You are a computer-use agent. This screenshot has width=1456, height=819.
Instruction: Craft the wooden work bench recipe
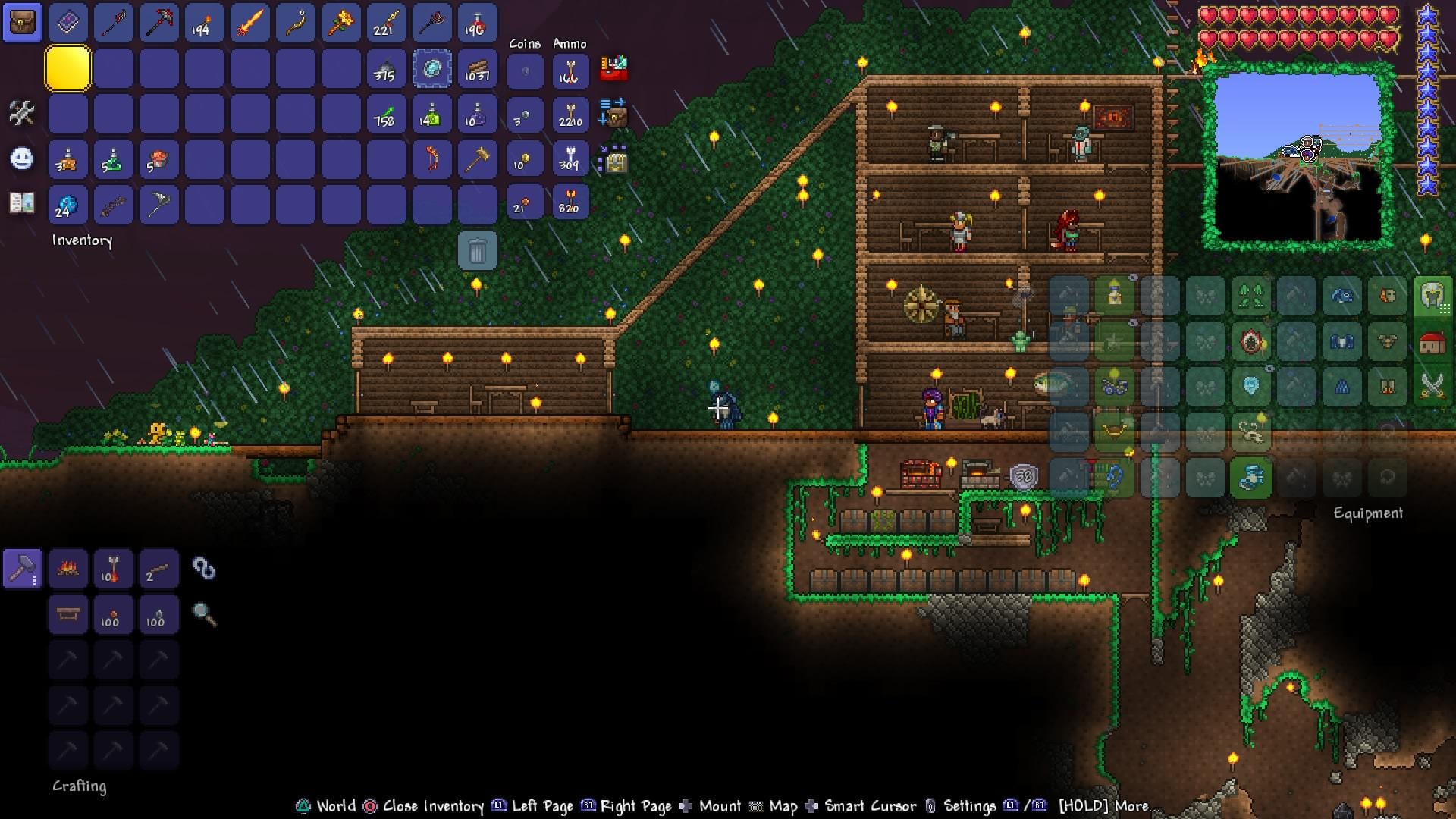click(67, 614)
